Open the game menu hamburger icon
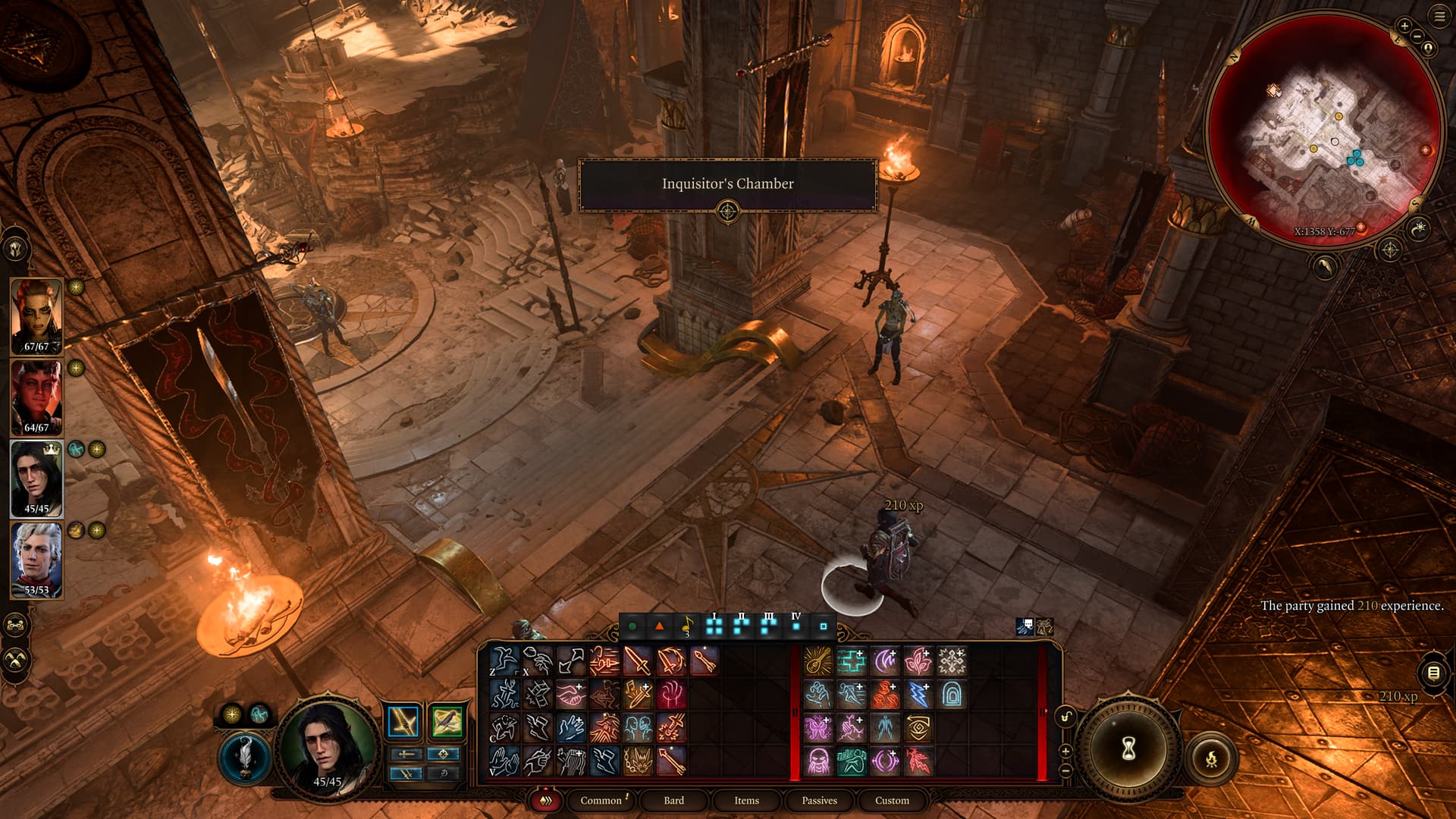Viewport: 1456px width, 819px height. tap(1439, 17)
